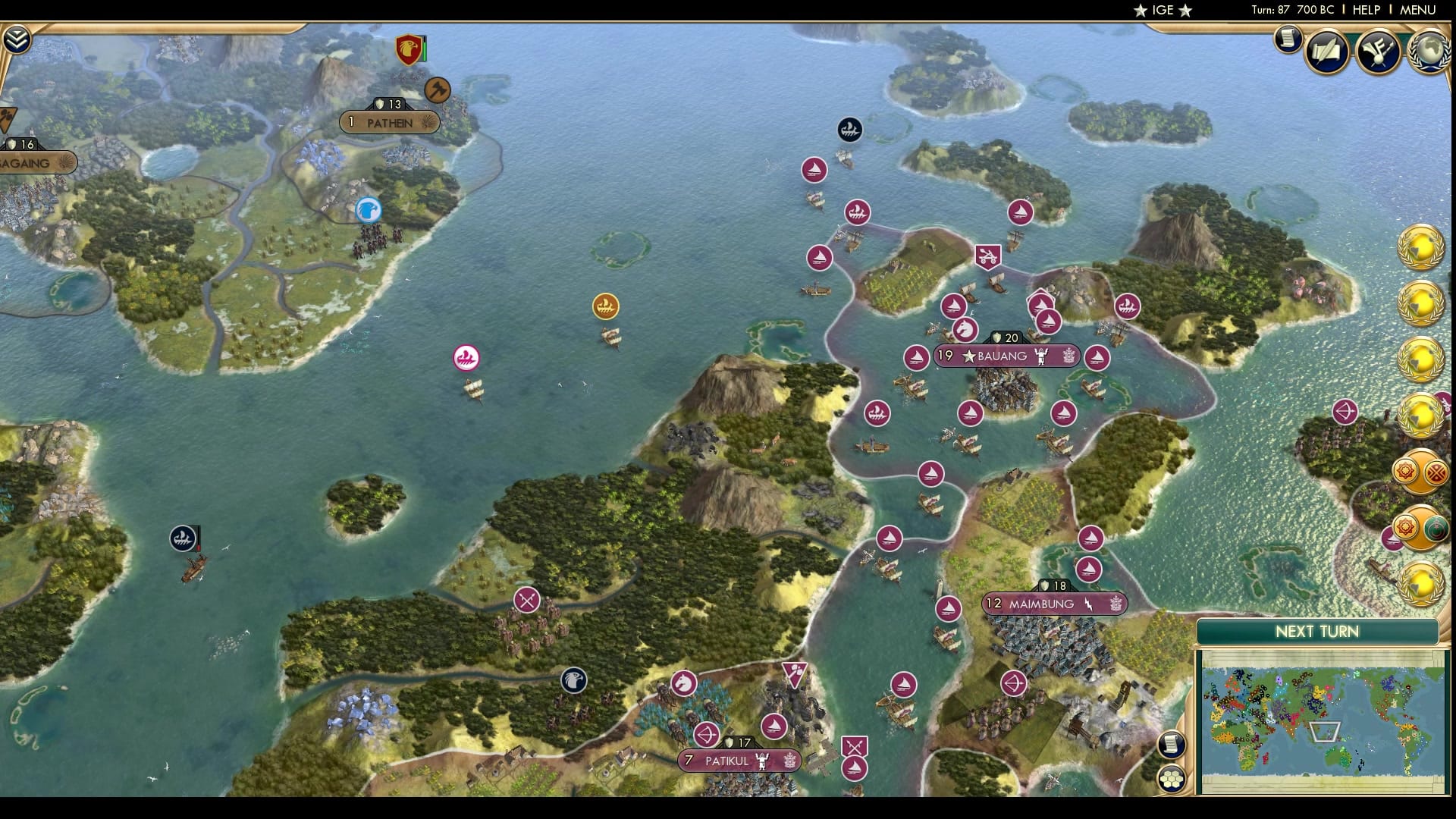
Task: Open the Cultural Overview music-note icon
Action: click(1380, 50)
